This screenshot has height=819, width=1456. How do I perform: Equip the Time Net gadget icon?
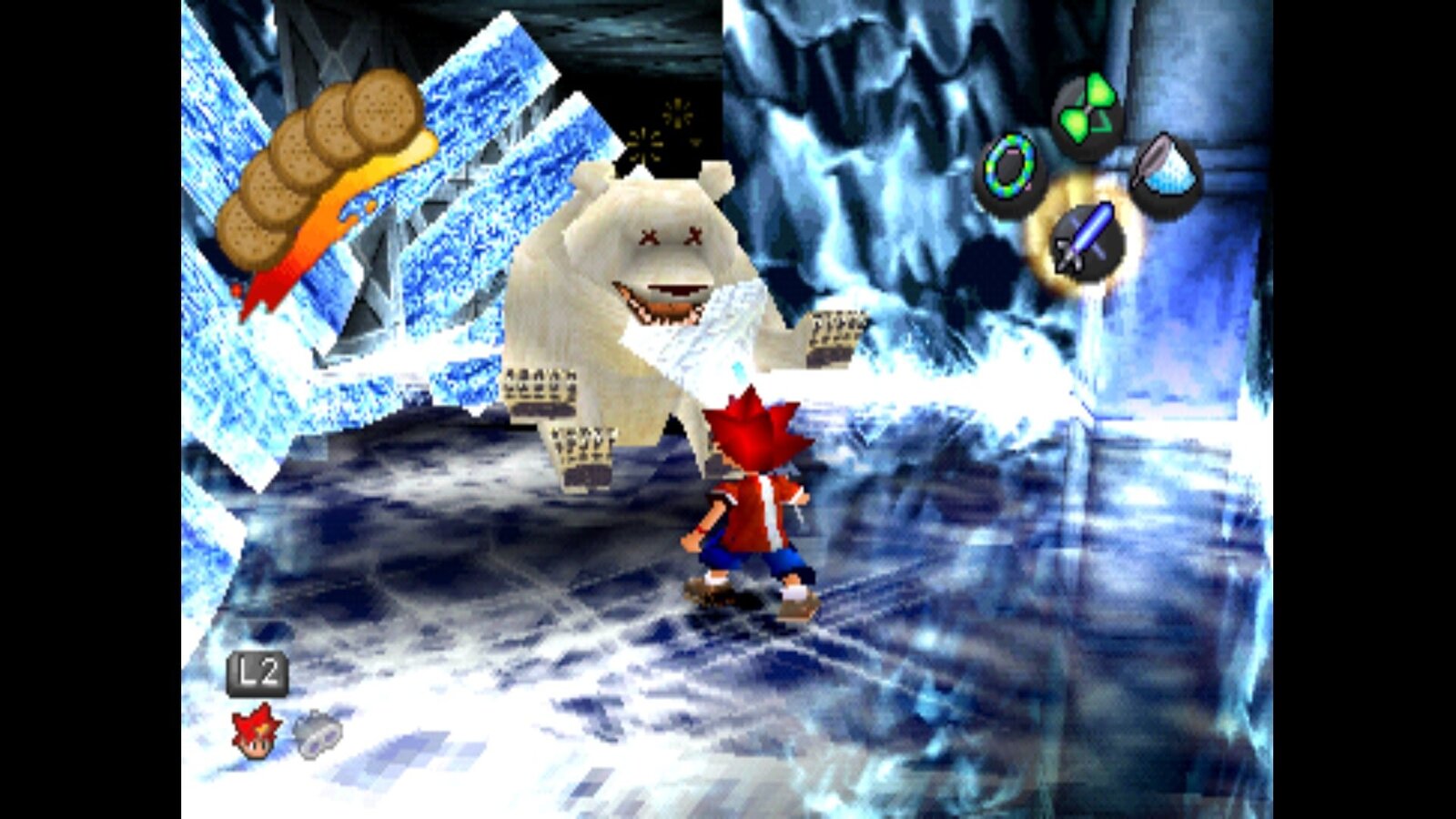tap(1166, 173)
